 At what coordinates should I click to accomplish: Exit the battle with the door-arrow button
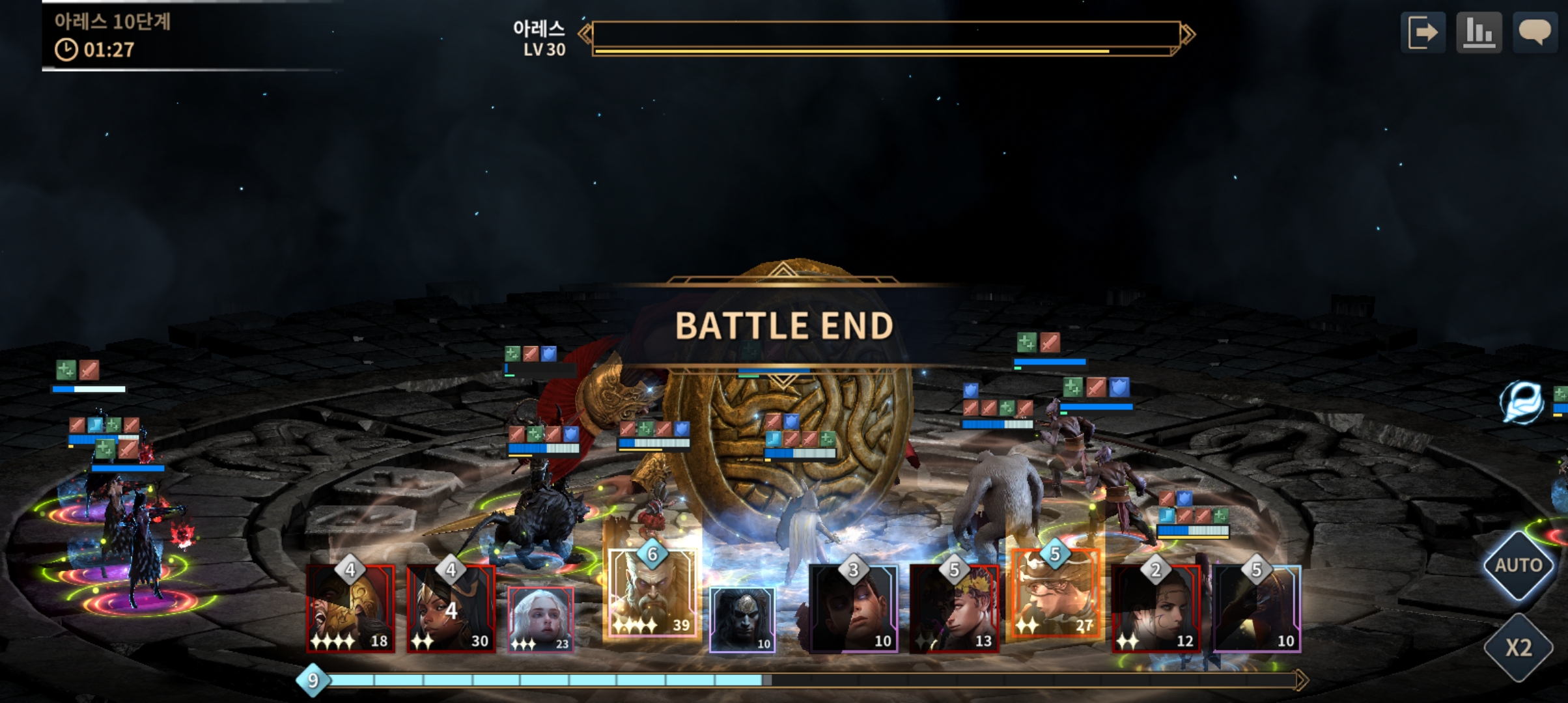1423,32
